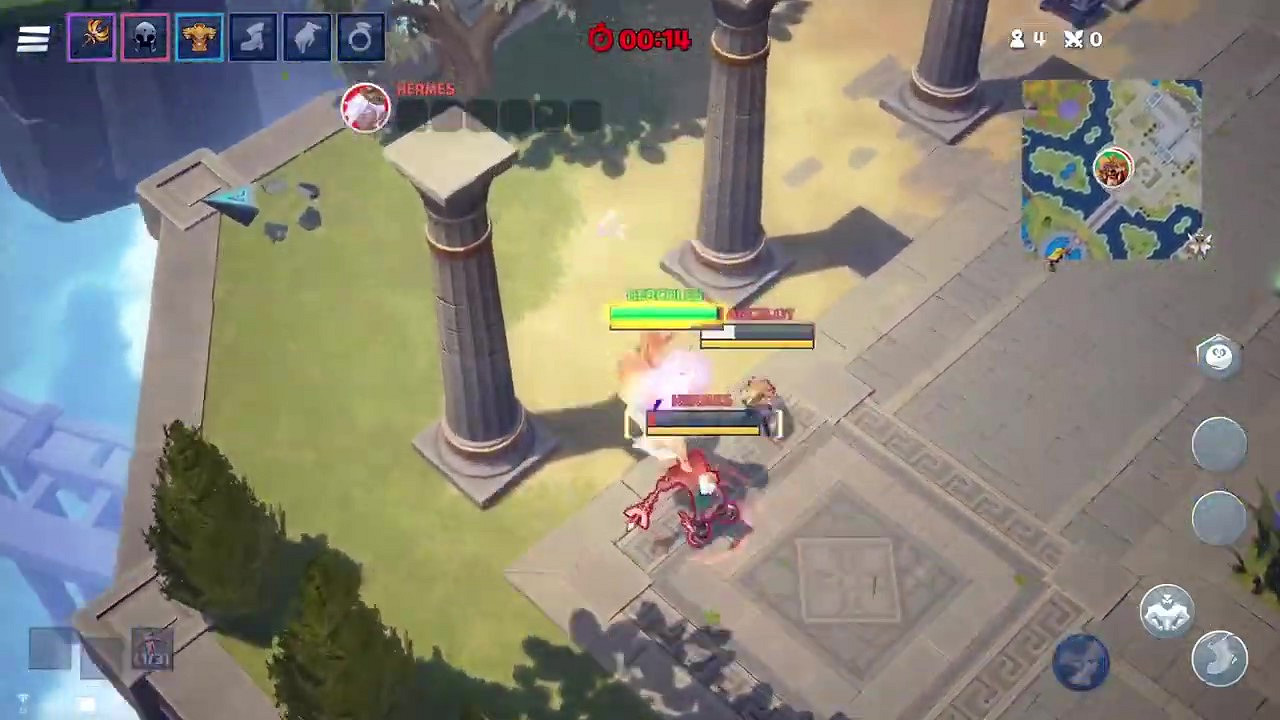The width and height of the screenshot is (1280, 720).
Task: Open the hamburger menu
Action: (33, 38)
